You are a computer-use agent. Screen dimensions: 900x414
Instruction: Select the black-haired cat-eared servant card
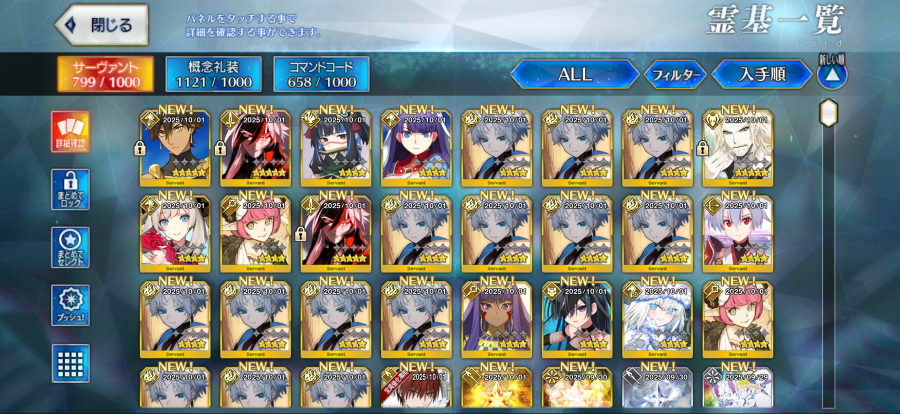(577, 318)
